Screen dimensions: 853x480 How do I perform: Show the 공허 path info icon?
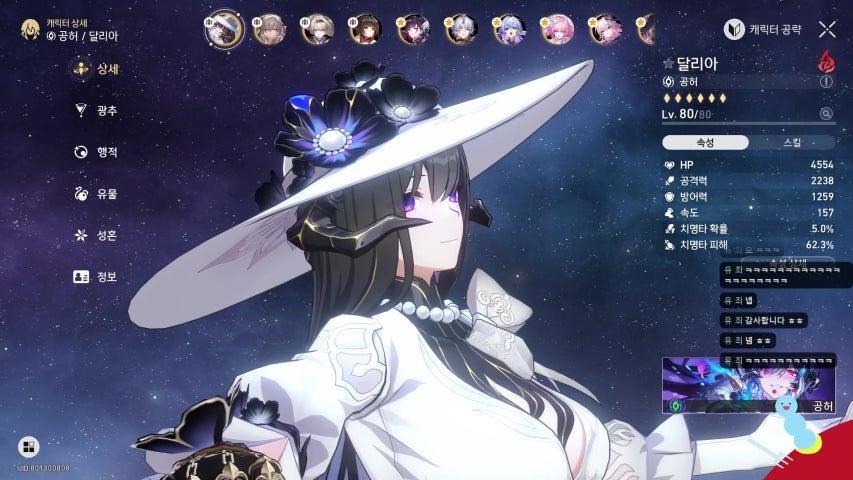point(667,81)
